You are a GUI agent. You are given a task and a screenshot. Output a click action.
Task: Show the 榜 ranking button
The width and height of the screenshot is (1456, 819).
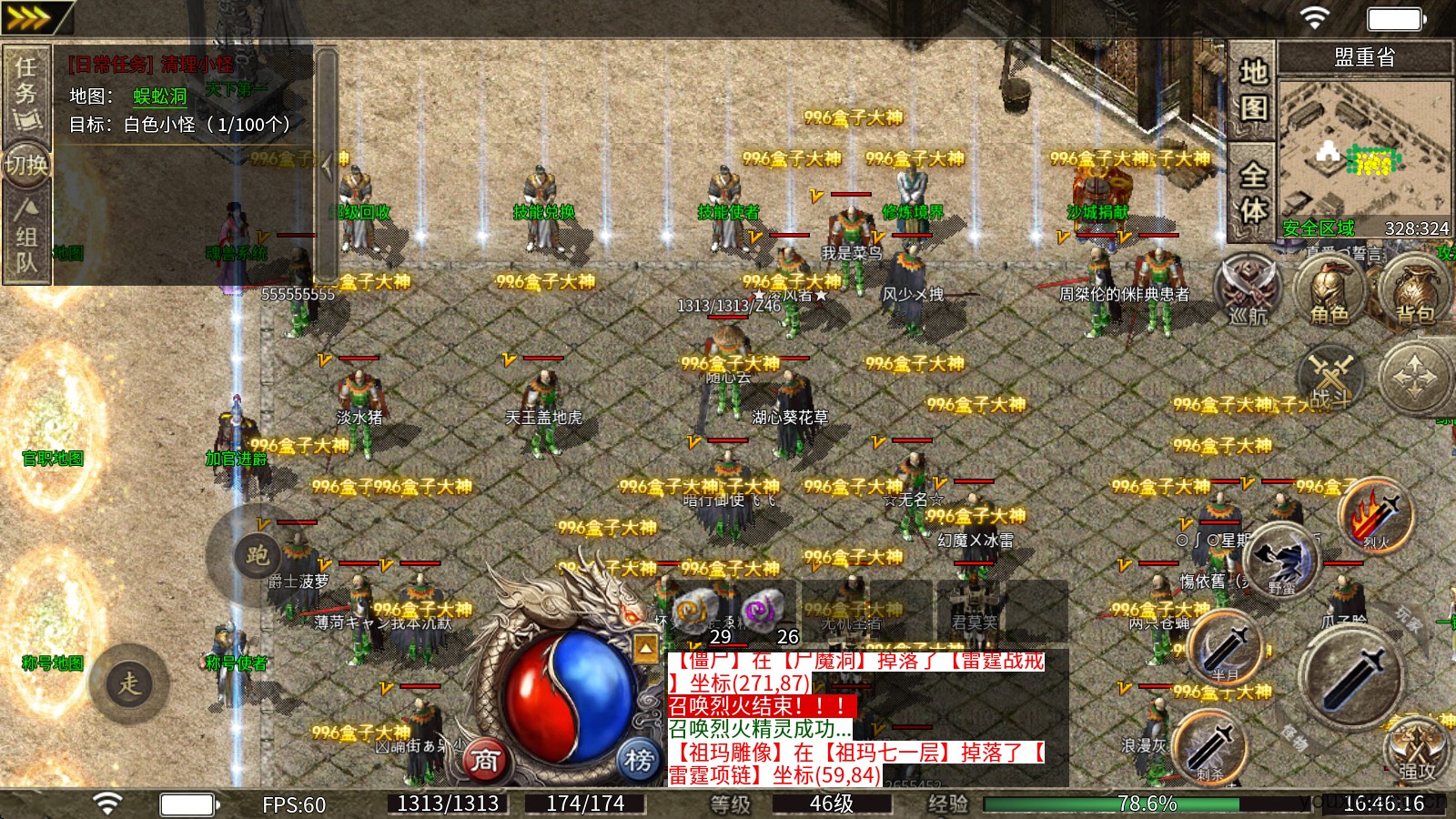point(639,759)
